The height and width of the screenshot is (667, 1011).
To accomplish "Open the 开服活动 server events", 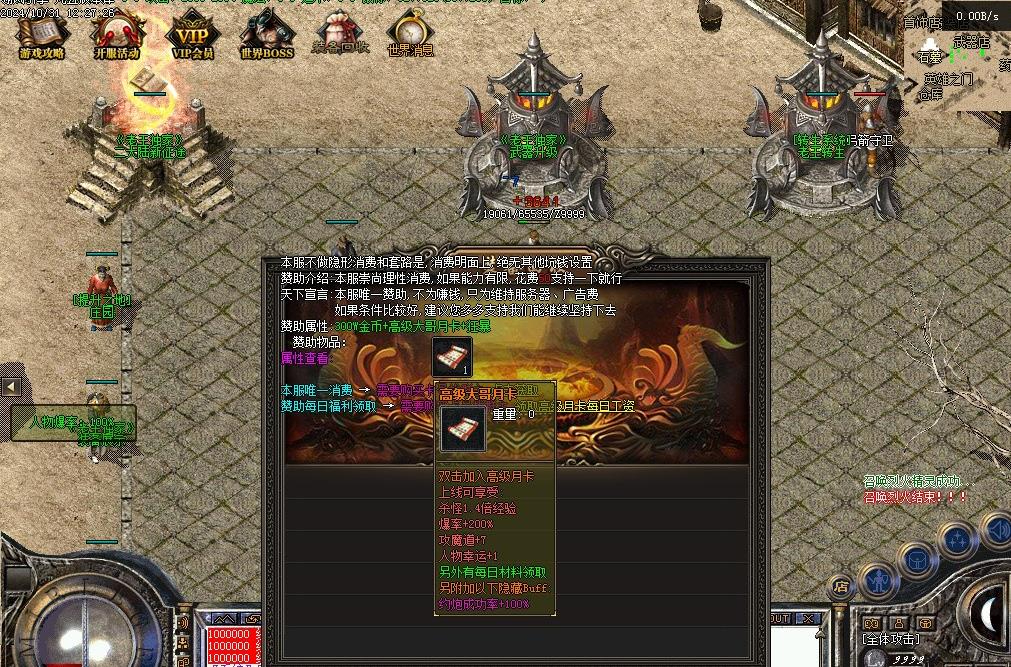I will point(116,36).
